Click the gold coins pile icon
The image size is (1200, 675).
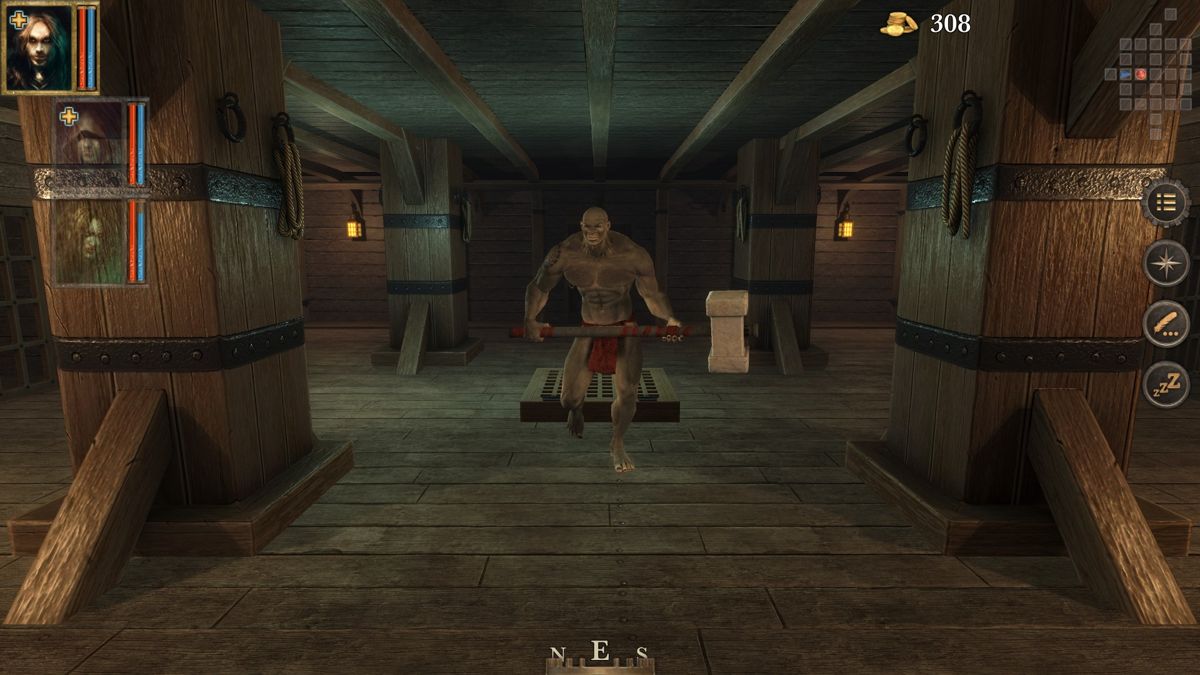pos(898,24)
